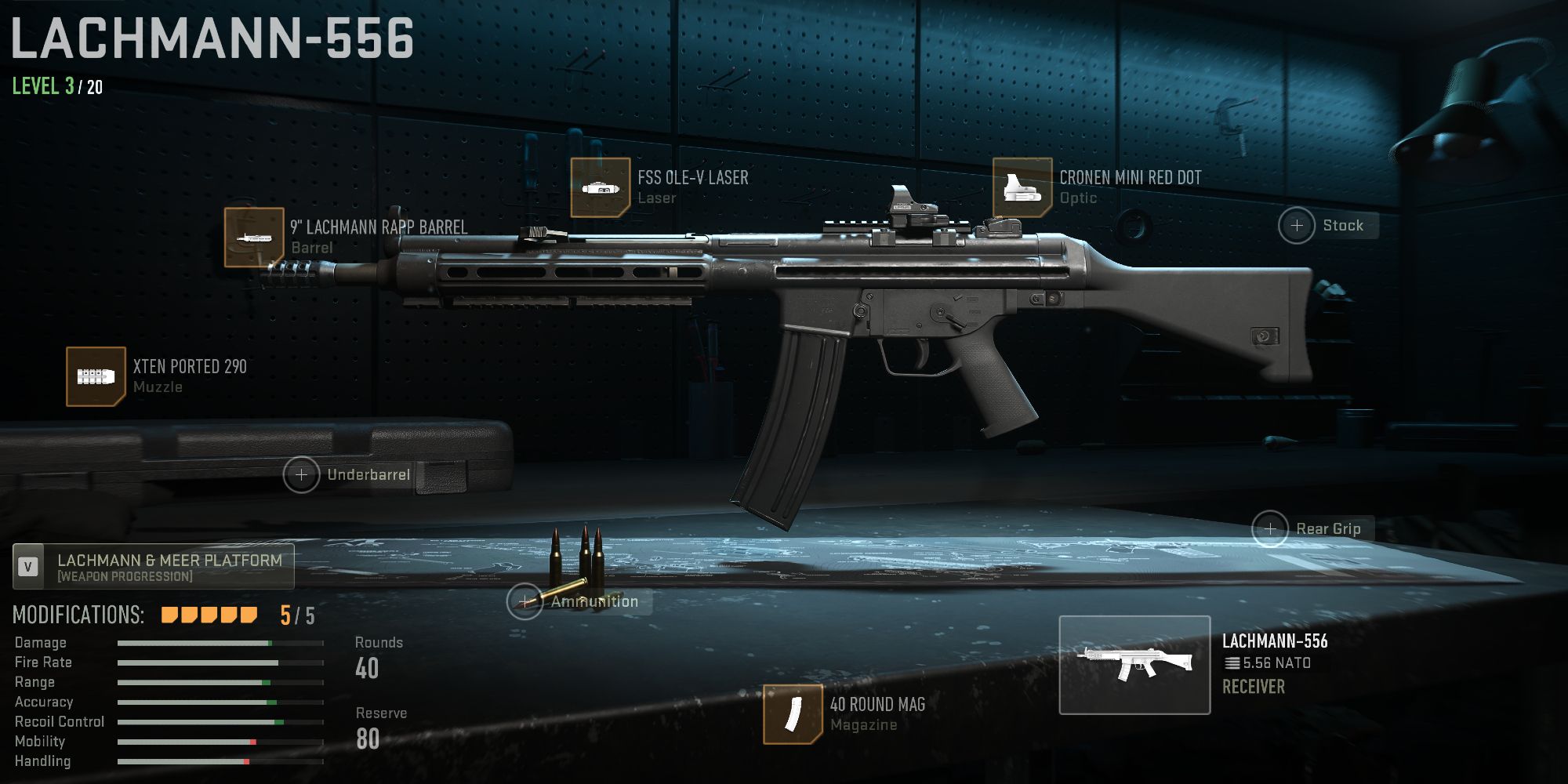Screen dimensions: 1568x784
Task: Open the 9" Lachmann Rapp Barrel slot
Action: 254,237
